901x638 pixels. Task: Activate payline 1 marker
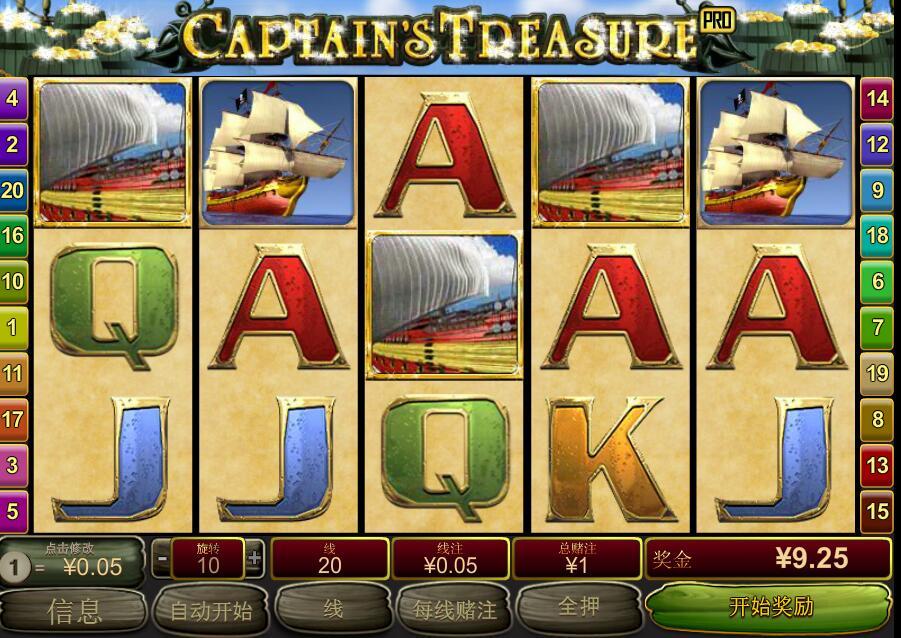click(x=13, y=327)
